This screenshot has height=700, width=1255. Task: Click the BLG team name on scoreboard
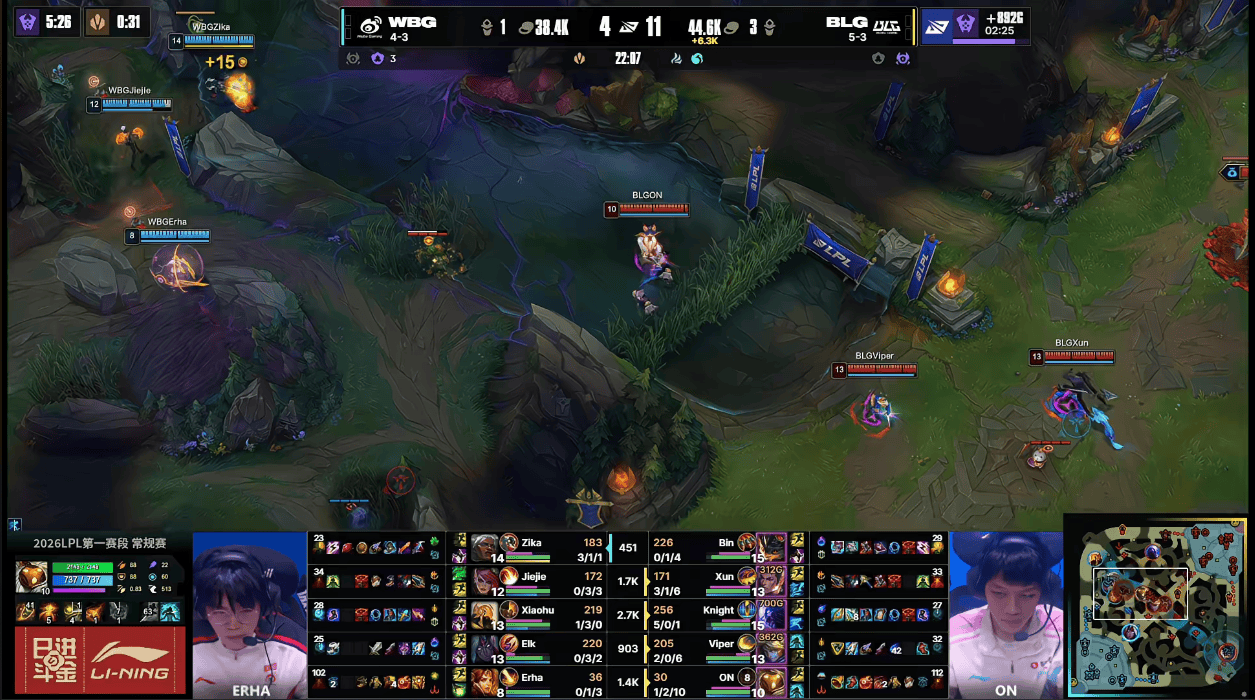pos(846,22)
